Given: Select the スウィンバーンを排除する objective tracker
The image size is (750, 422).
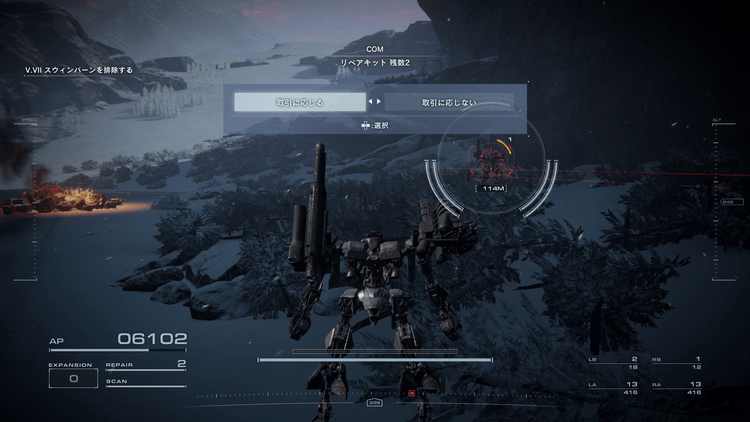Looking at the screenshot, I should tap(79, 71).
